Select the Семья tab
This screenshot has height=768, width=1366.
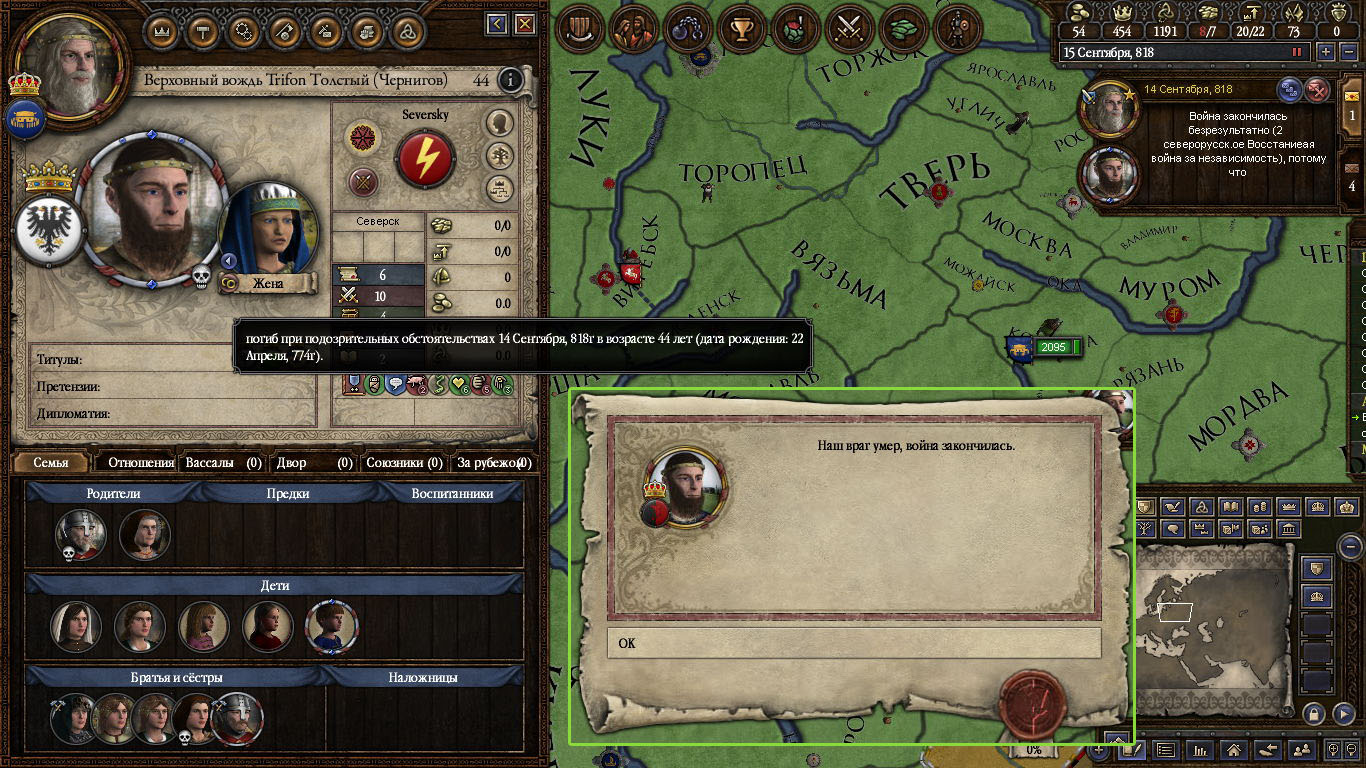click(x=51, y=463)
